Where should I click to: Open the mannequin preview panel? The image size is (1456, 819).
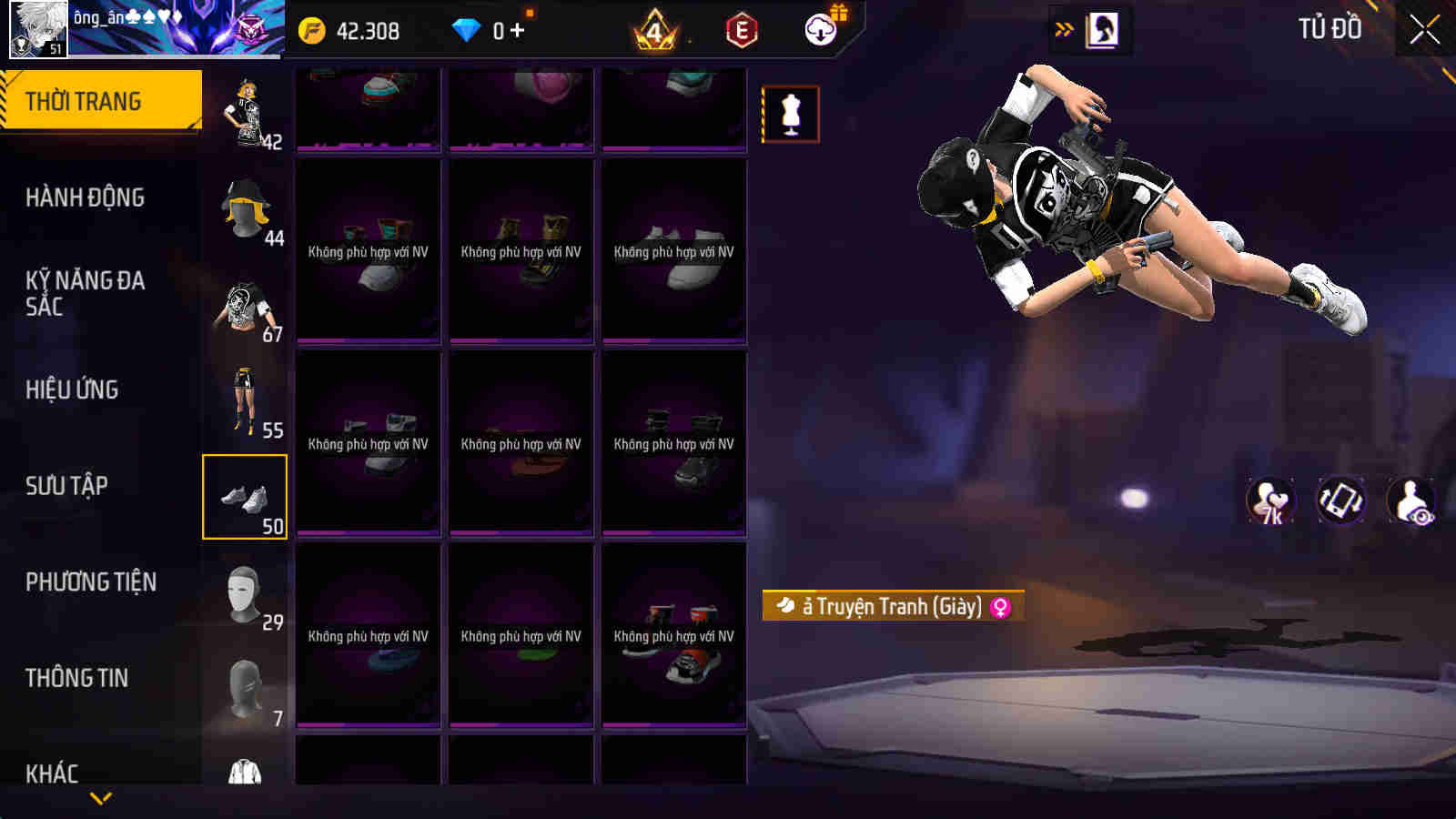click(x=791, y=112)
